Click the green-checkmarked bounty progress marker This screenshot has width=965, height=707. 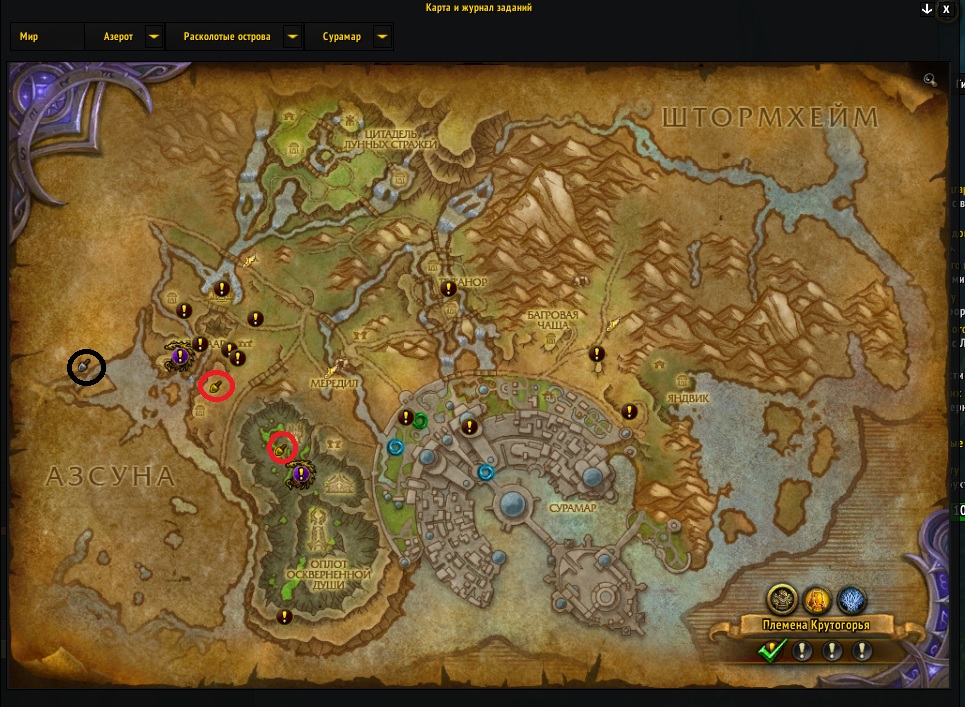coord(770,652)
